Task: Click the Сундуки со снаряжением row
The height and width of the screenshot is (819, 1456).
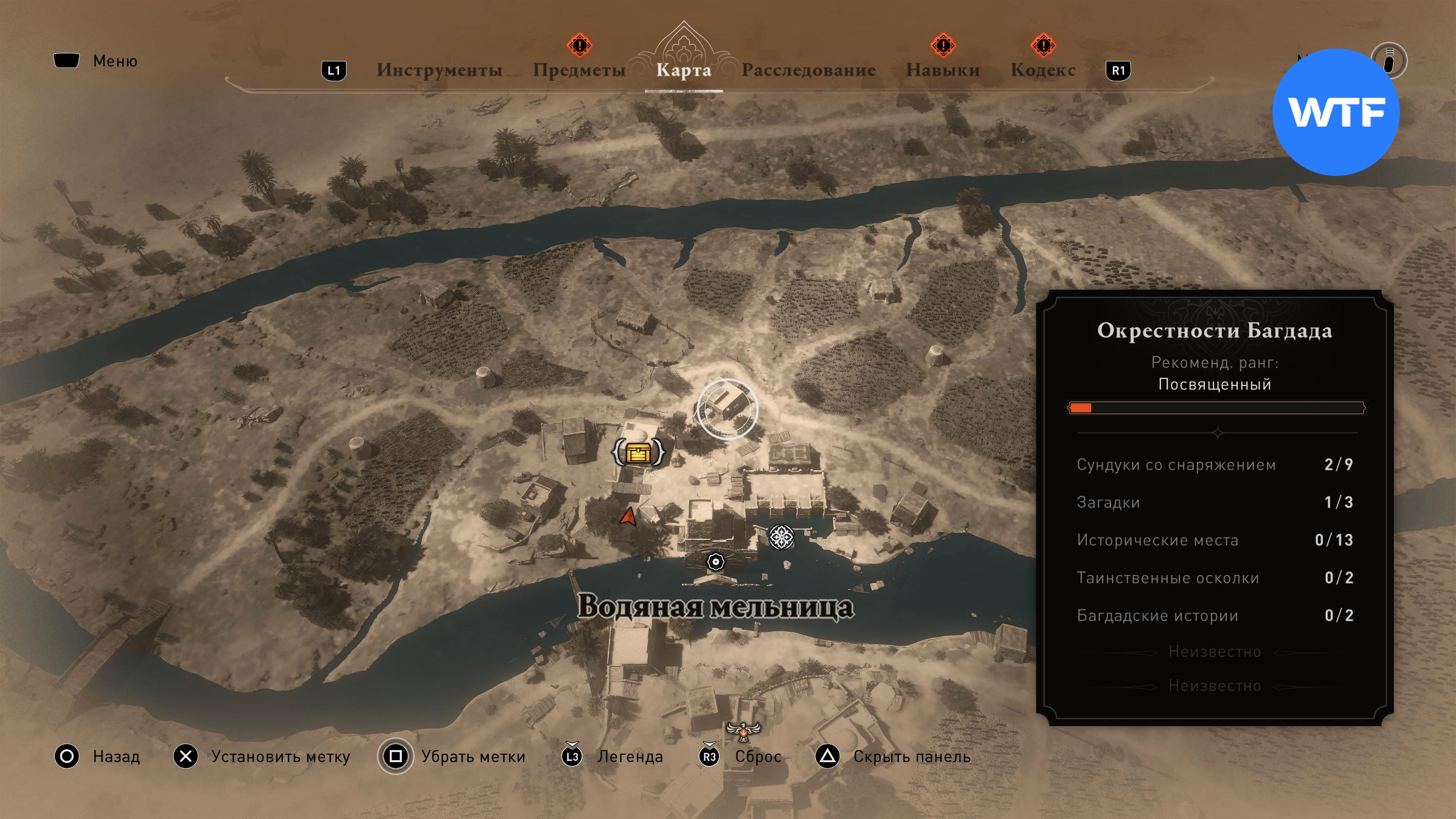Action: [x=1214, y=464]
